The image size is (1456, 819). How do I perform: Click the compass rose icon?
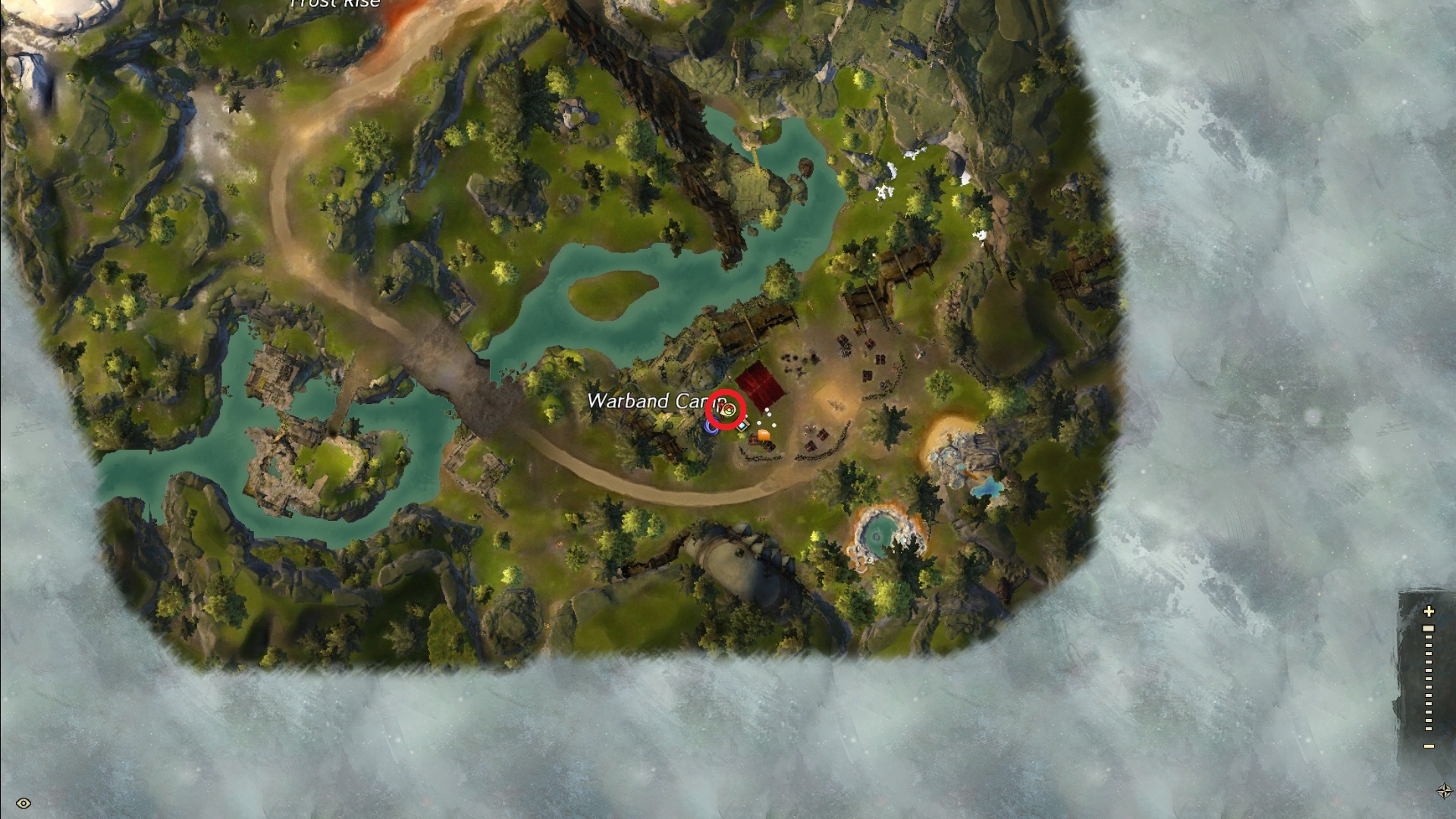click(x=1445, y=791)
